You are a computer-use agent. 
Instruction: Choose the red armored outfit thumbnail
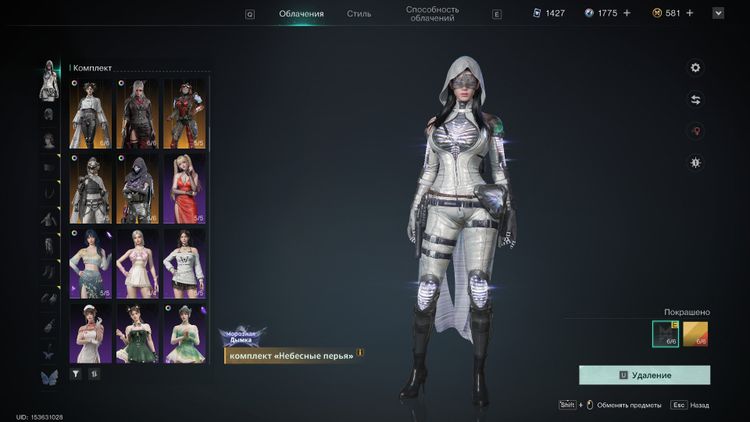coord(186,113)
